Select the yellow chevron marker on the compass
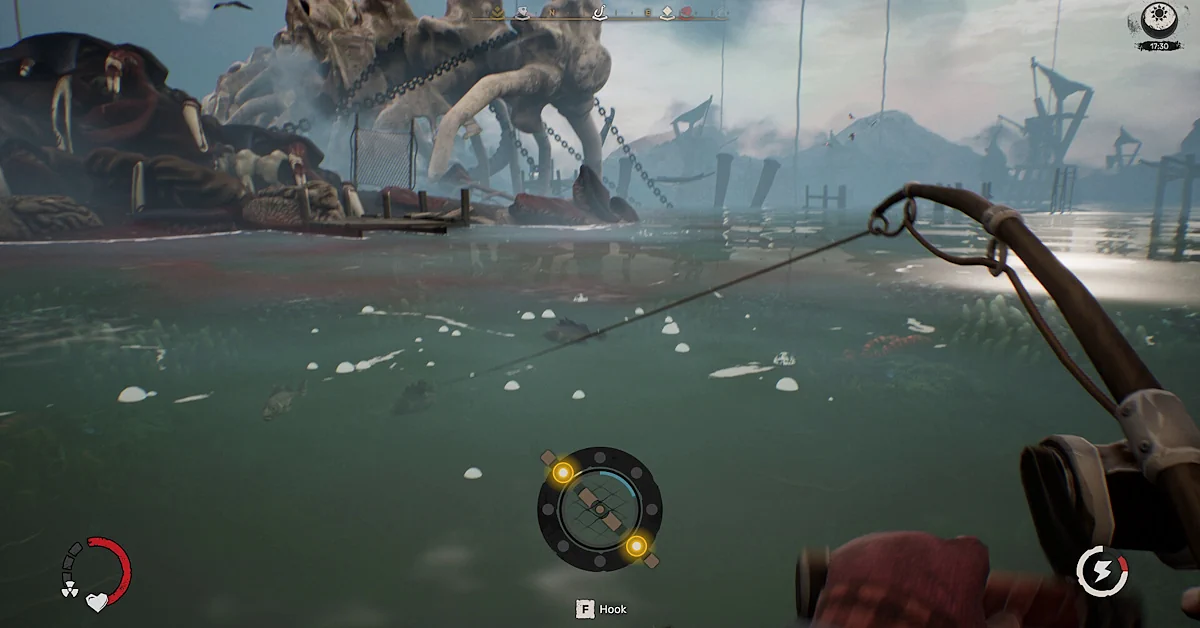This screenshot has height=628, width=1200. point(497,13)
